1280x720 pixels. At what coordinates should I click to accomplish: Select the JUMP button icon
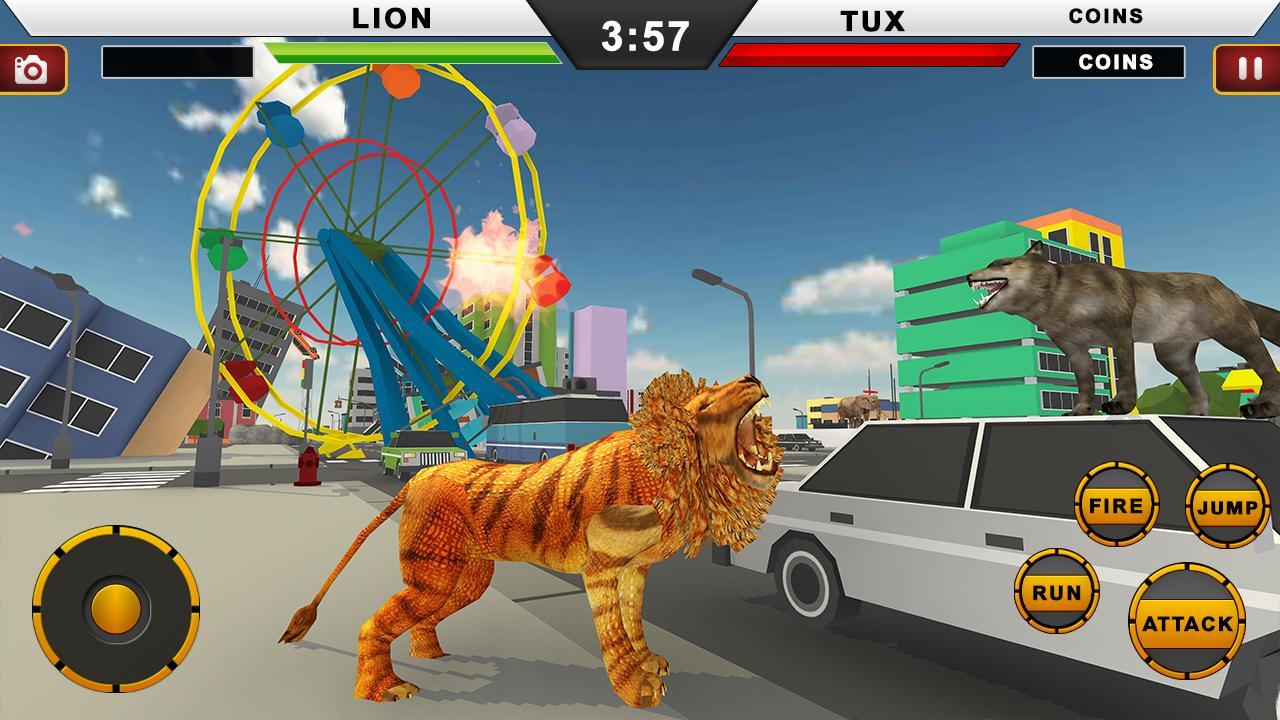click(x=1228, y=505)
